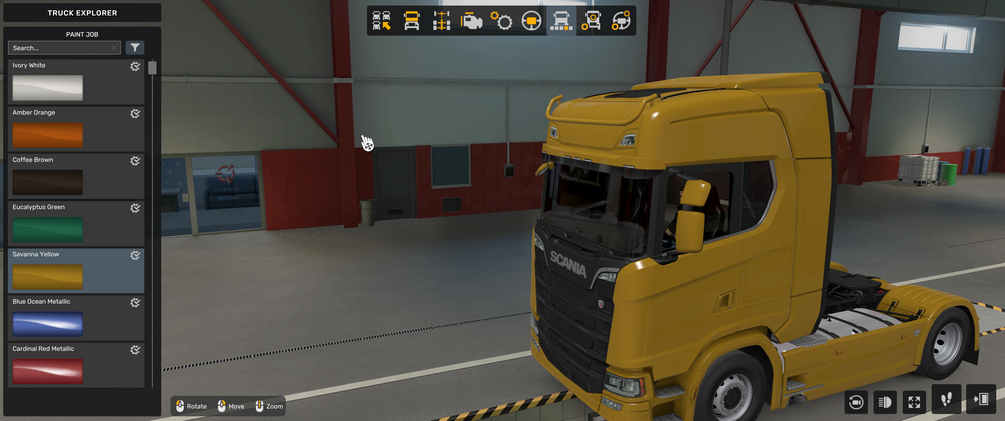Select the Savanna Yellow paint entry
Screen dimensions: 1005x421
tap(47, 276)
